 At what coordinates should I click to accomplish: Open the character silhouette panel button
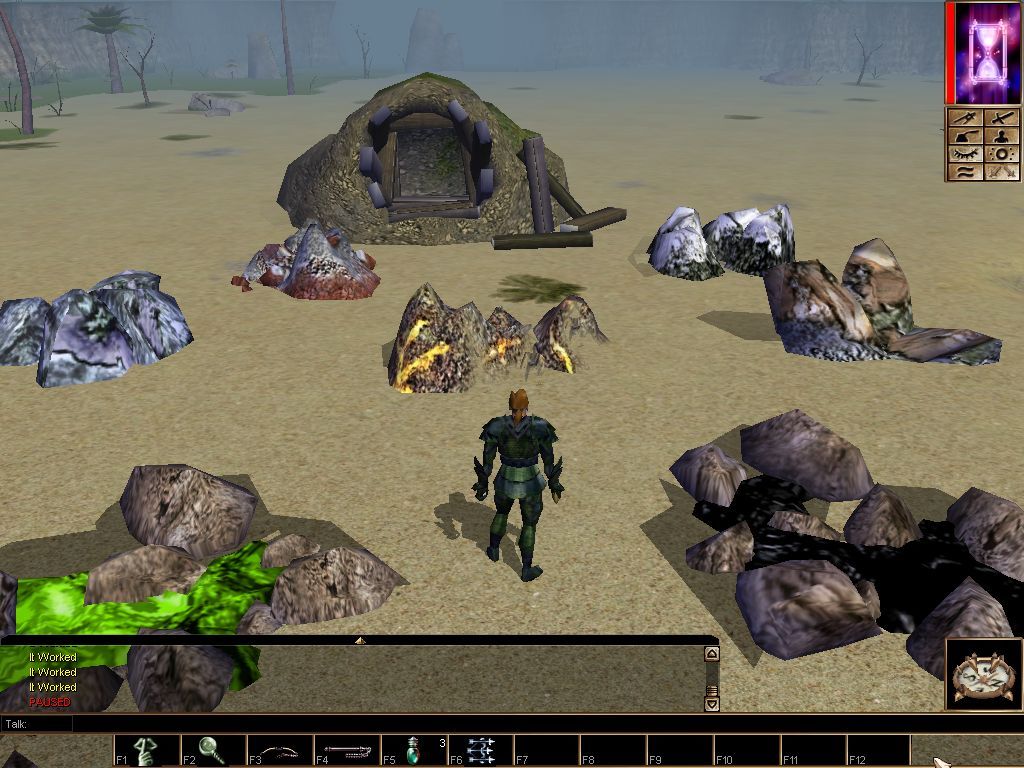point(1002,137)
